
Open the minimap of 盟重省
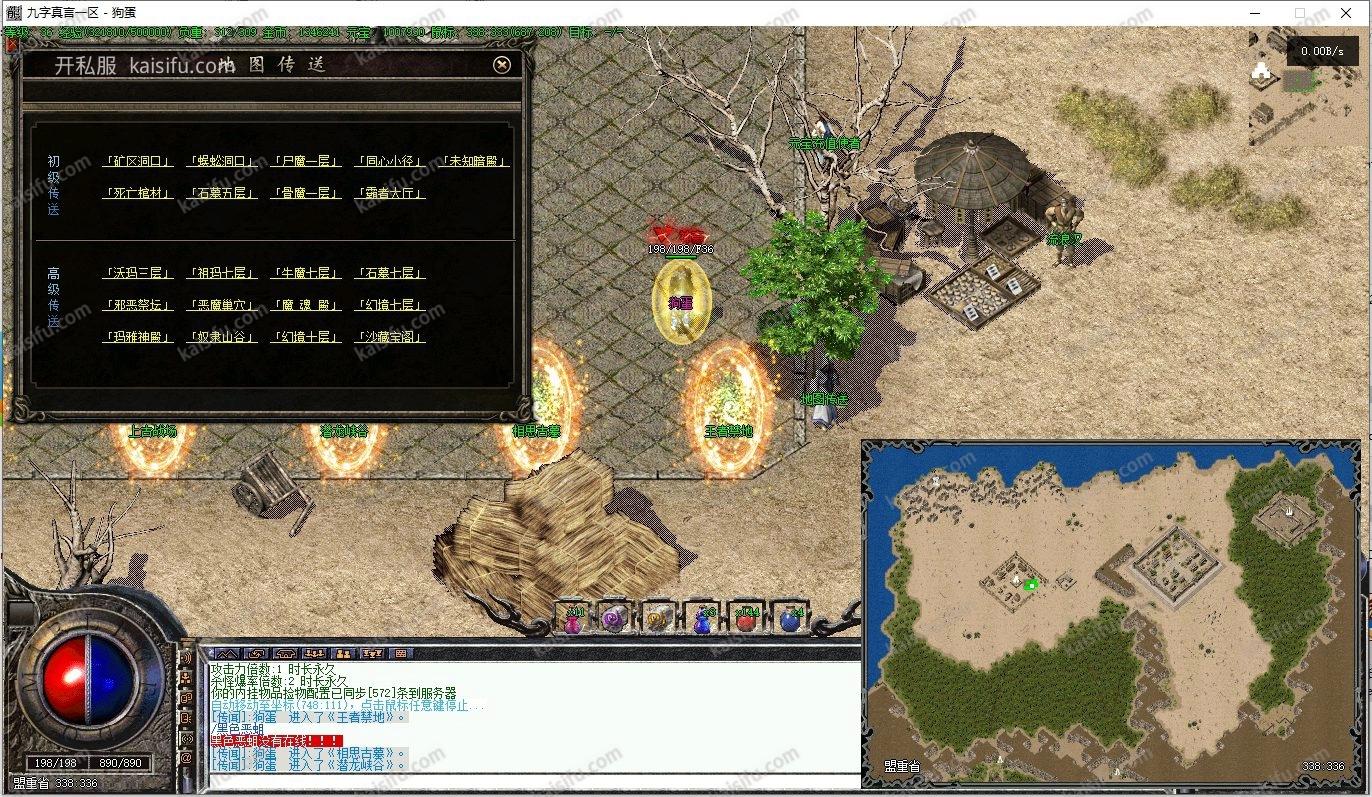click(1110, 612)
